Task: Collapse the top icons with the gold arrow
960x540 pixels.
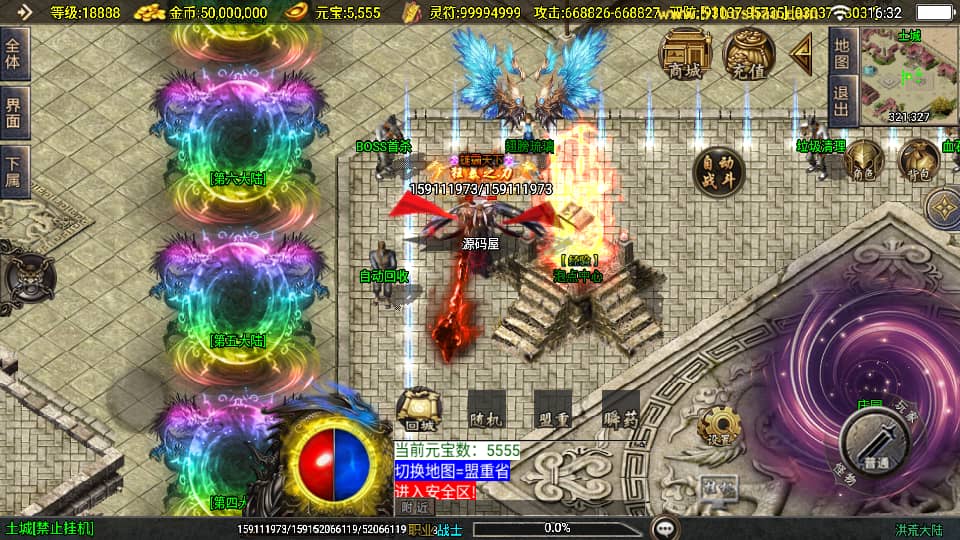Action: 802,53
